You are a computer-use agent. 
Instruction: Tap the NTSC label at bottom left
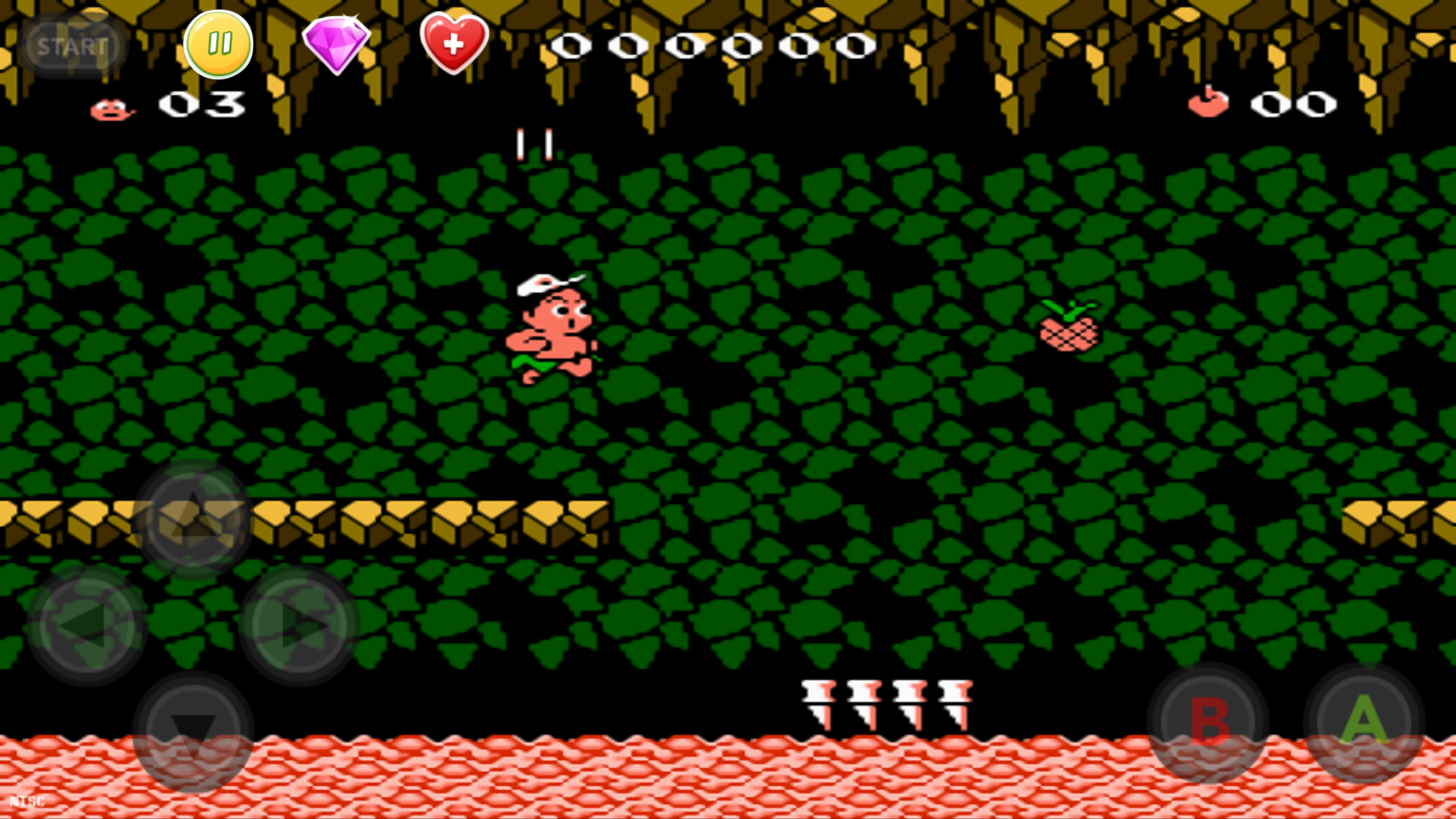click(x=28, y=801)
